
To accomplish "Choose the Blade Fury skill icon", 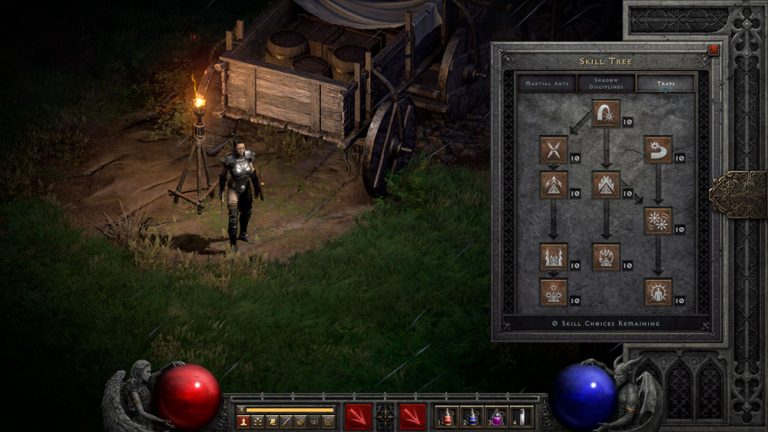I will 658,220.
